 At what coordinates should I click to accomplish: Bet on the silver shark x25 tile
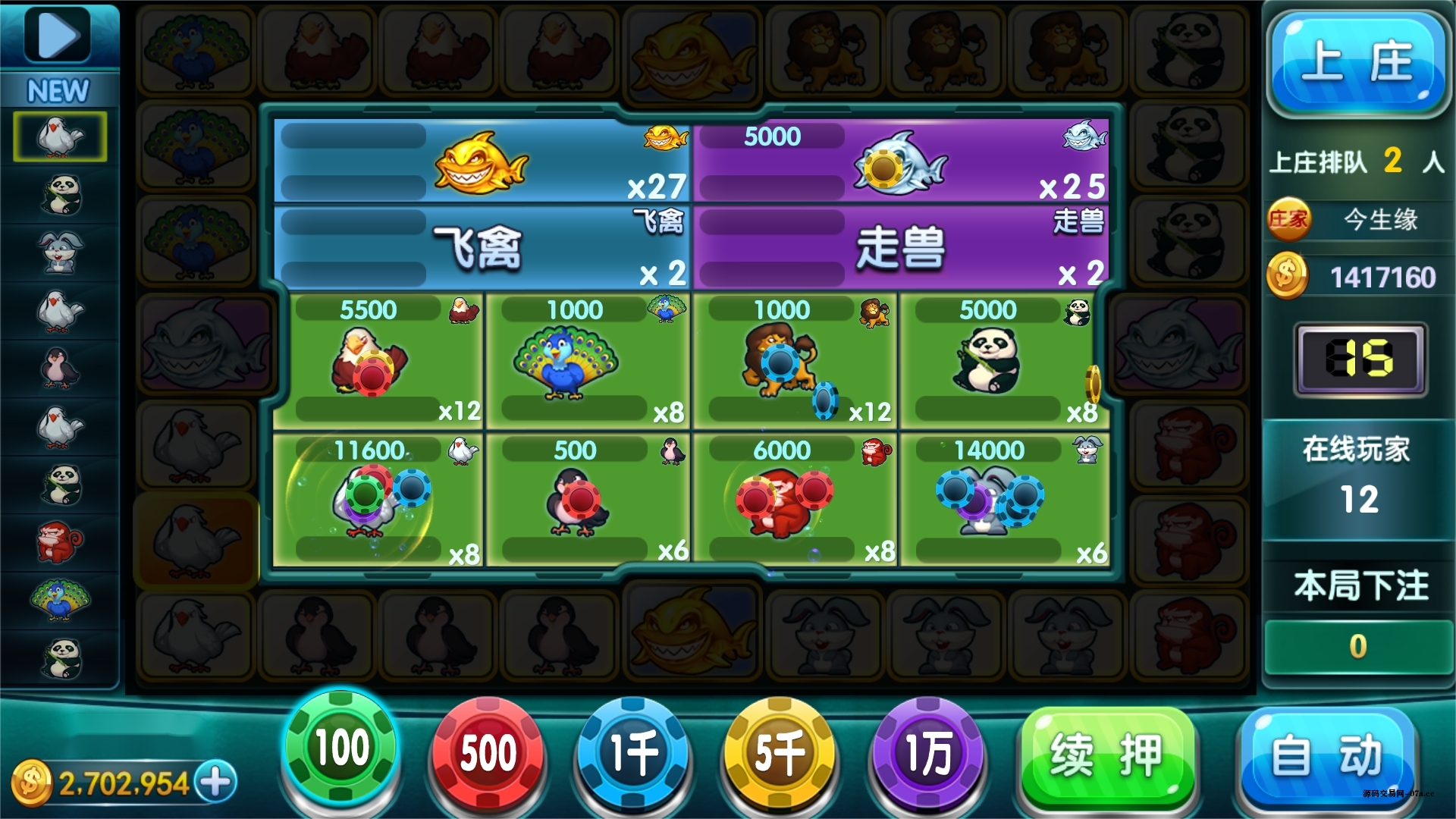901,161
